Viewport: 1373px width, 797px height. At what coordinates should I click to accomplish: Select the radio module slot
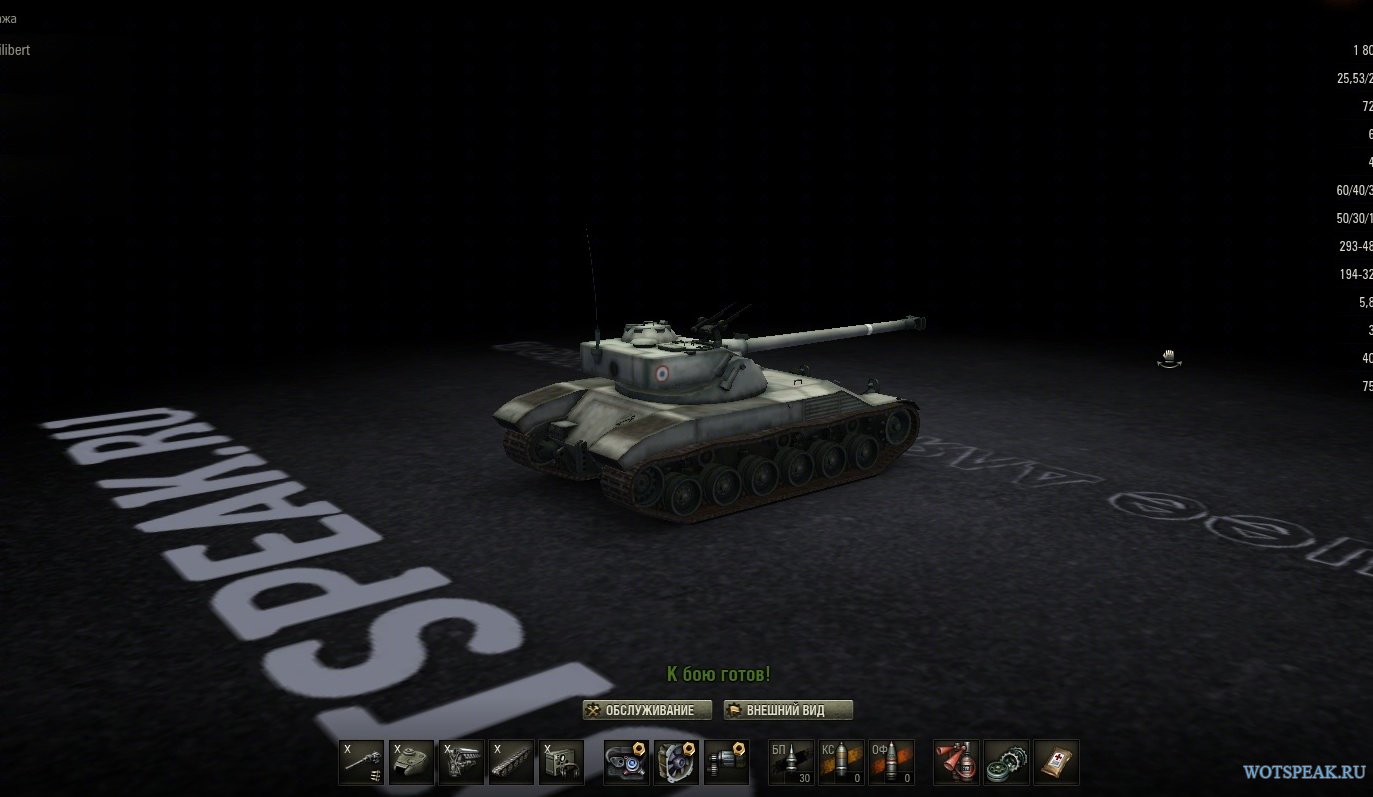(561, 762)
